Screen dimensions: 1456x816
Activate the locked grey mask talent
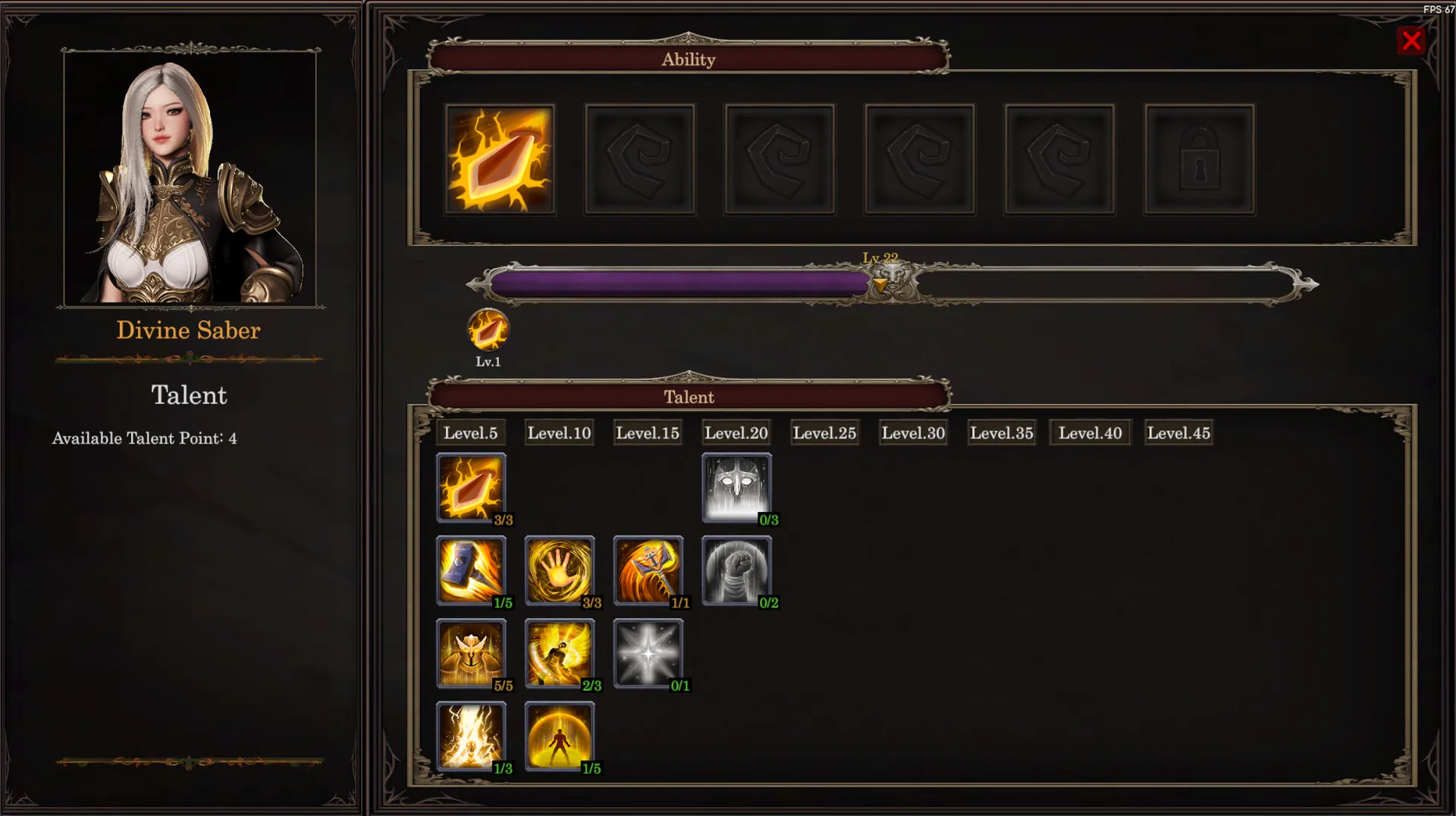click(x=736, y=487)
